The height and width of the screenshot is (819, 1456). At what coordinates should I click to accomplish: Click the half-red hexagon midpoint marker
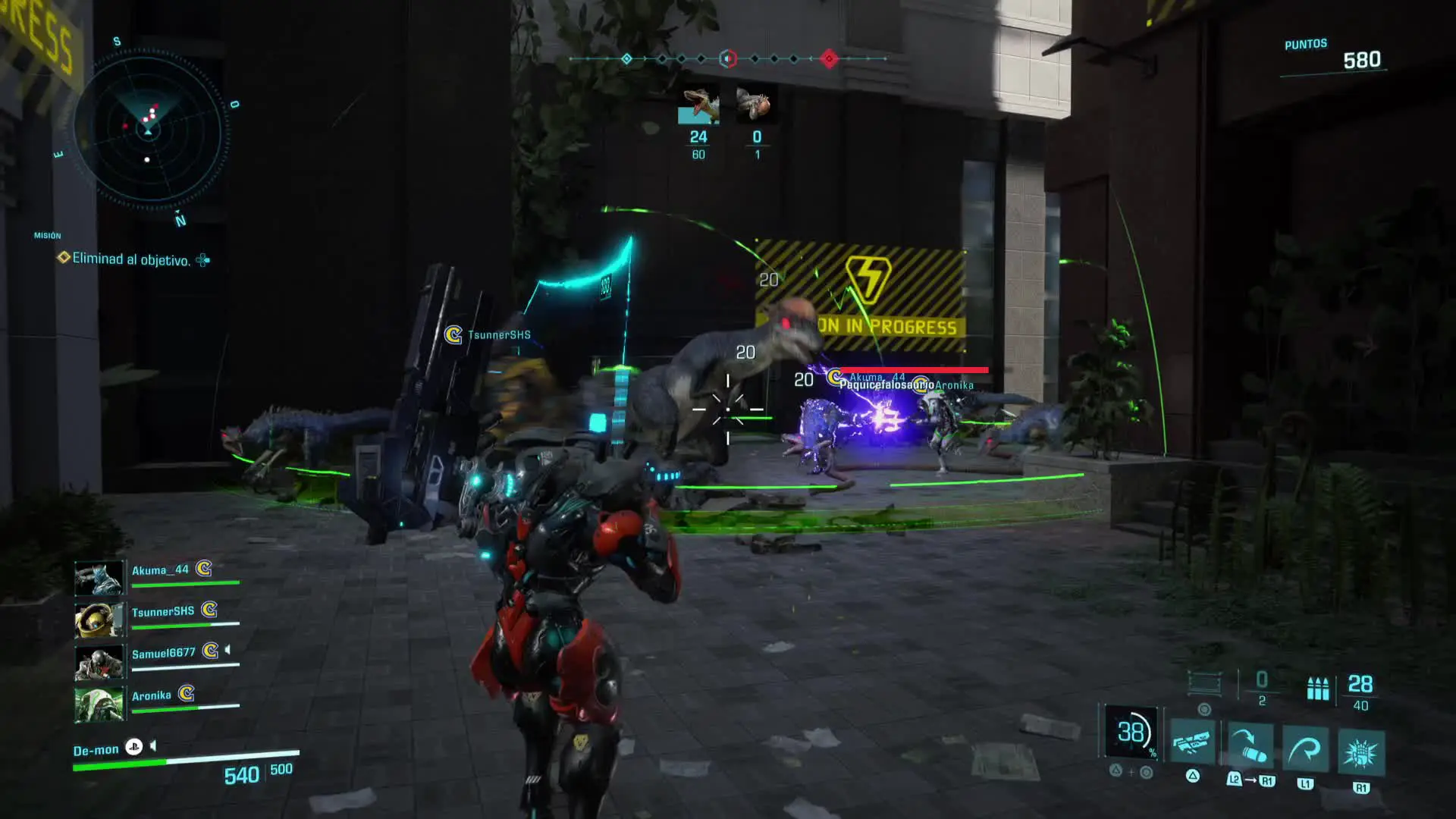pyautogui.click(x=727, y=58)
